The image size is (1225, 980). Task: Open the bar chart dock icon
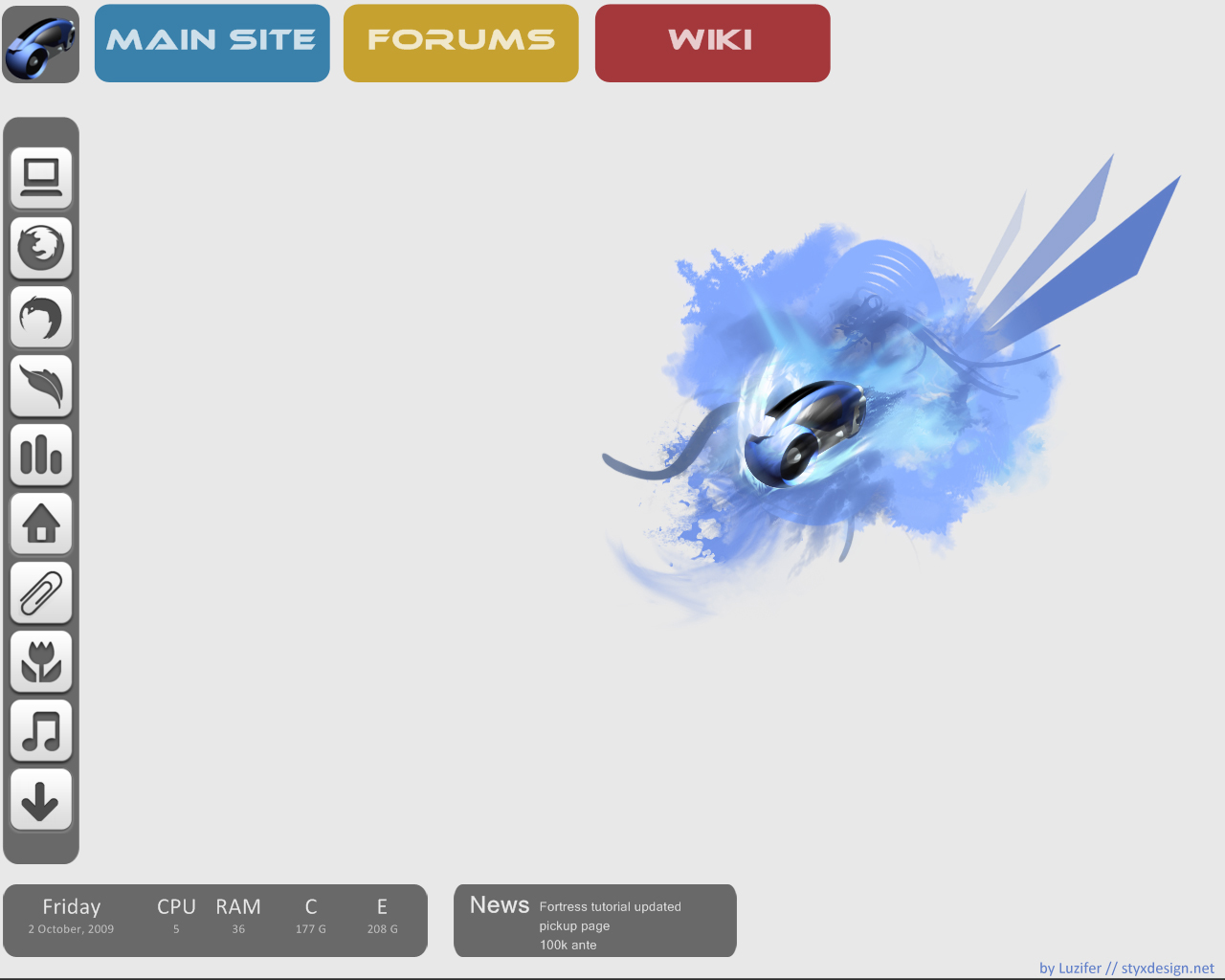pos(41,455)
